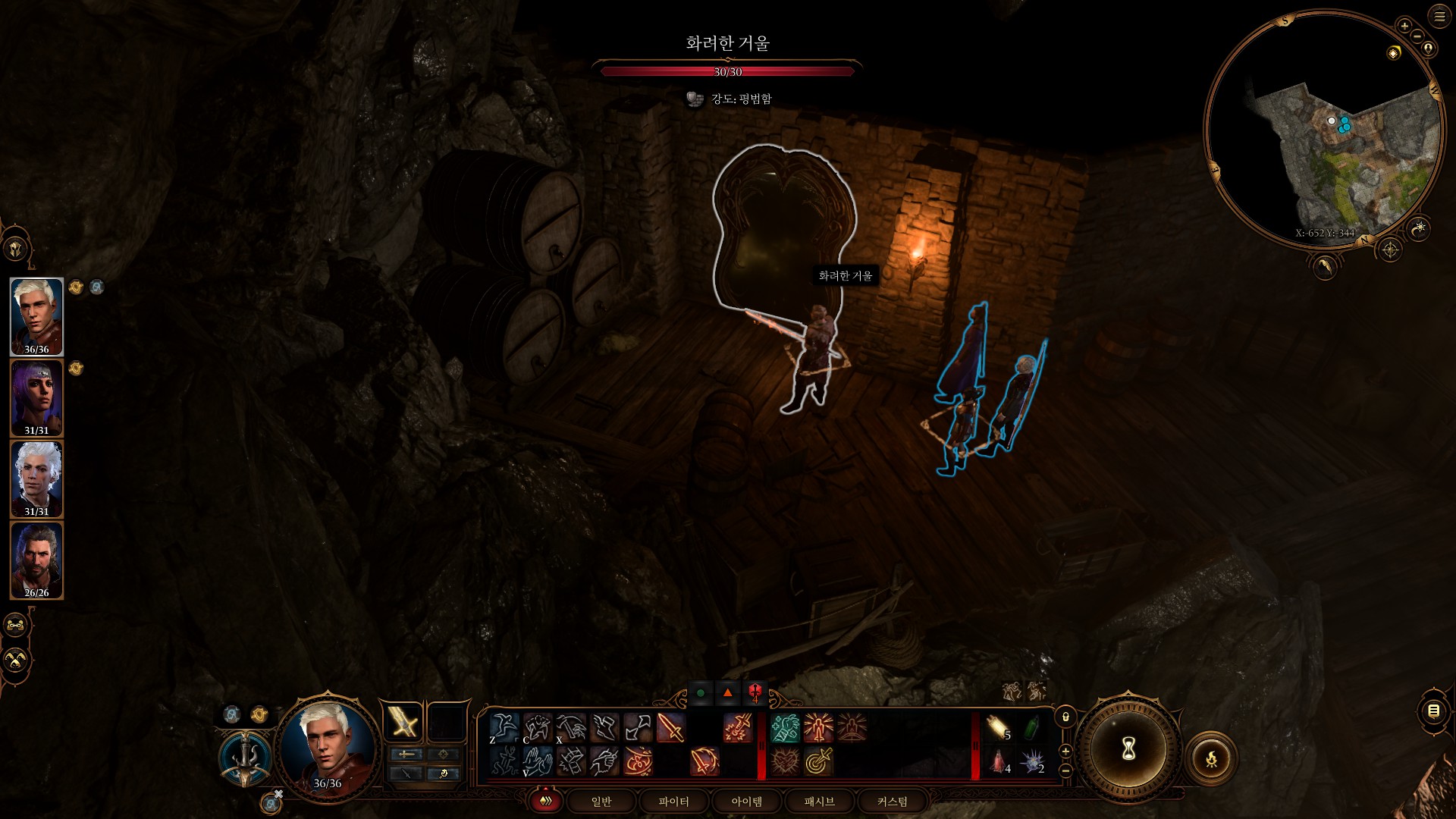Zoom out on the minimap
The height and width of the screenshot is (819, 1456).
[x=1417, y=36]
